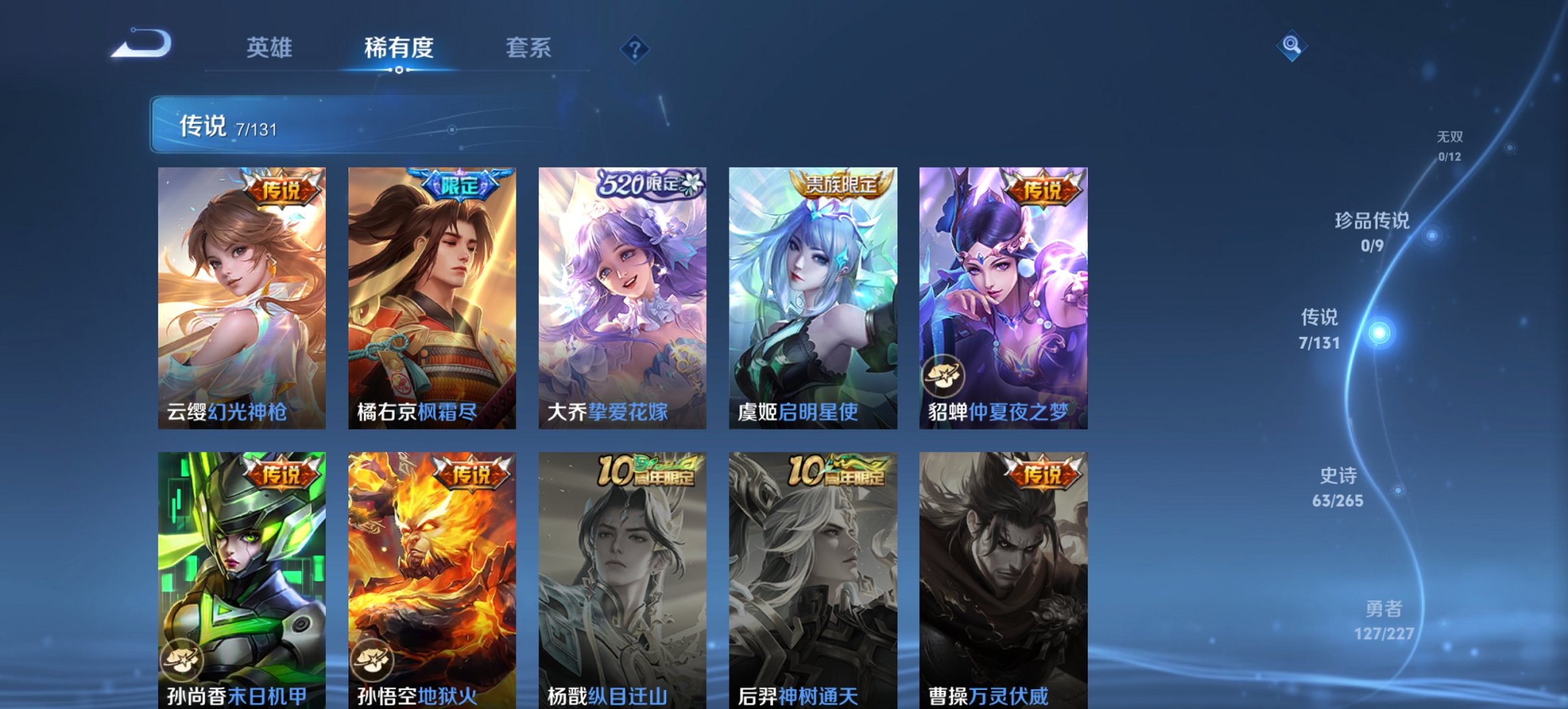Click the question mark help icon
The height and width of the screenshot is (709, 1568).
point(635,49)
